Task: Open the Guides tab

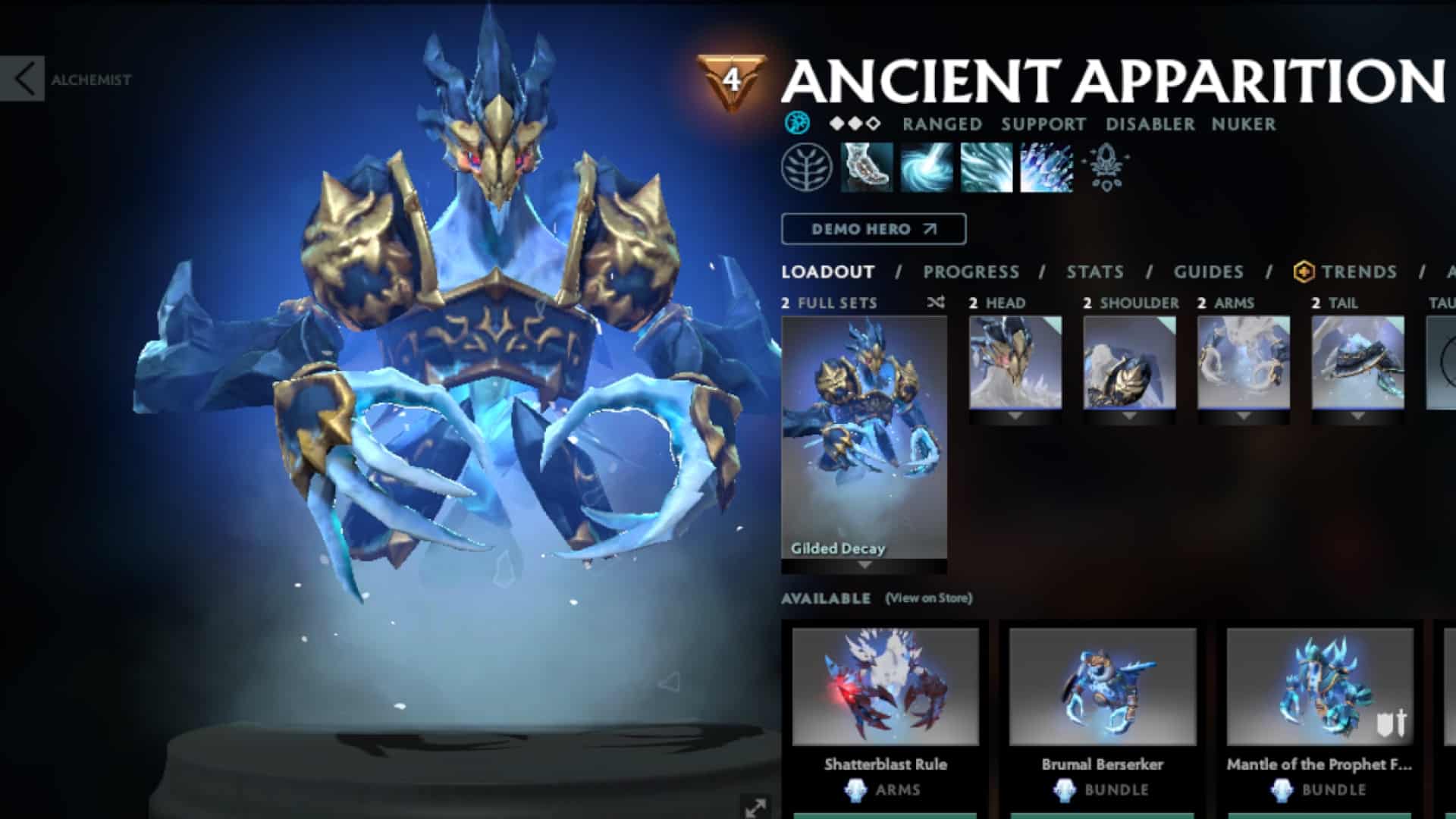Action: pos(1208,271)
